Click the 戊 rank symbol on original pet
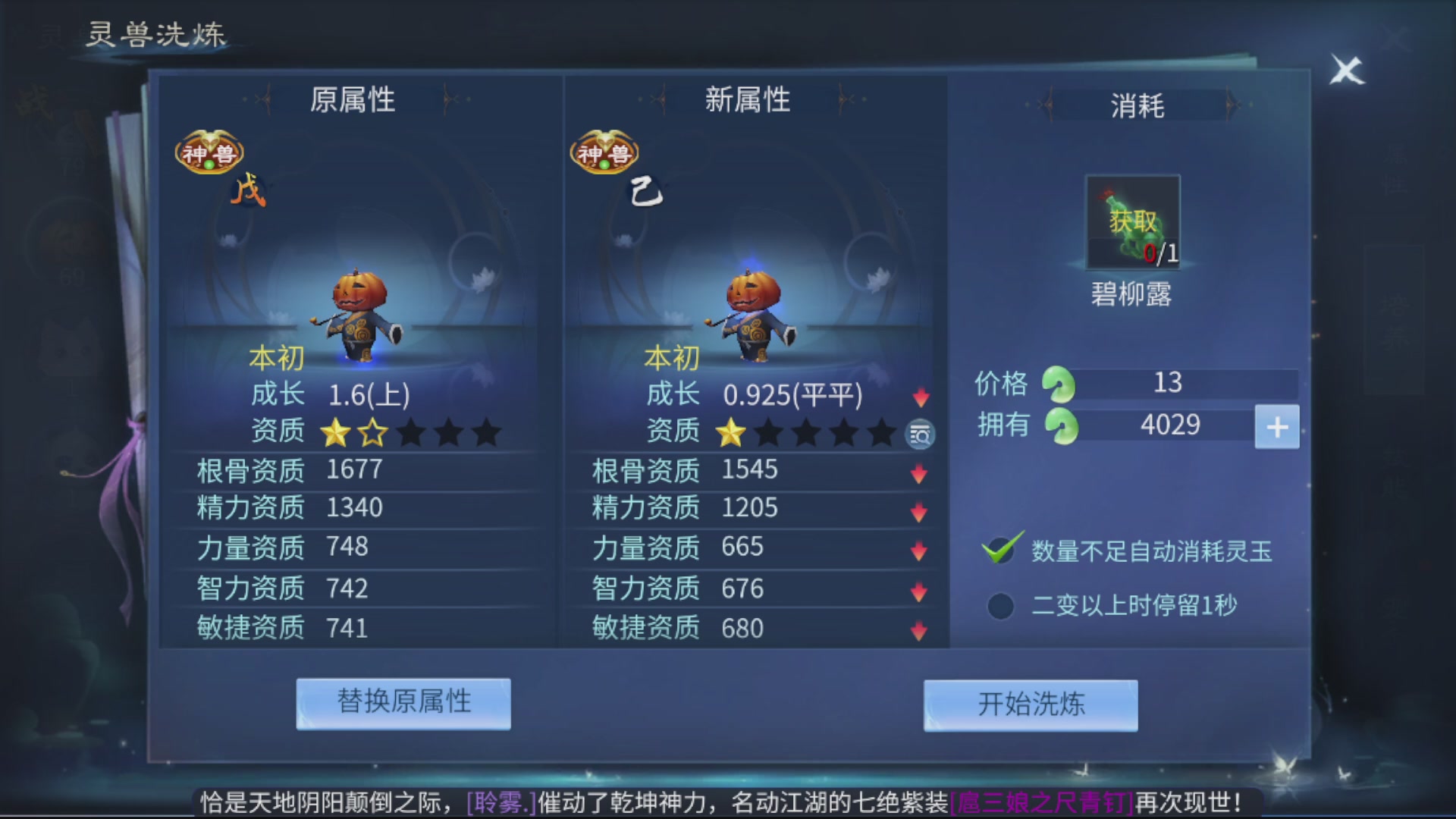 pyautogui.click(x=250, y=188)
